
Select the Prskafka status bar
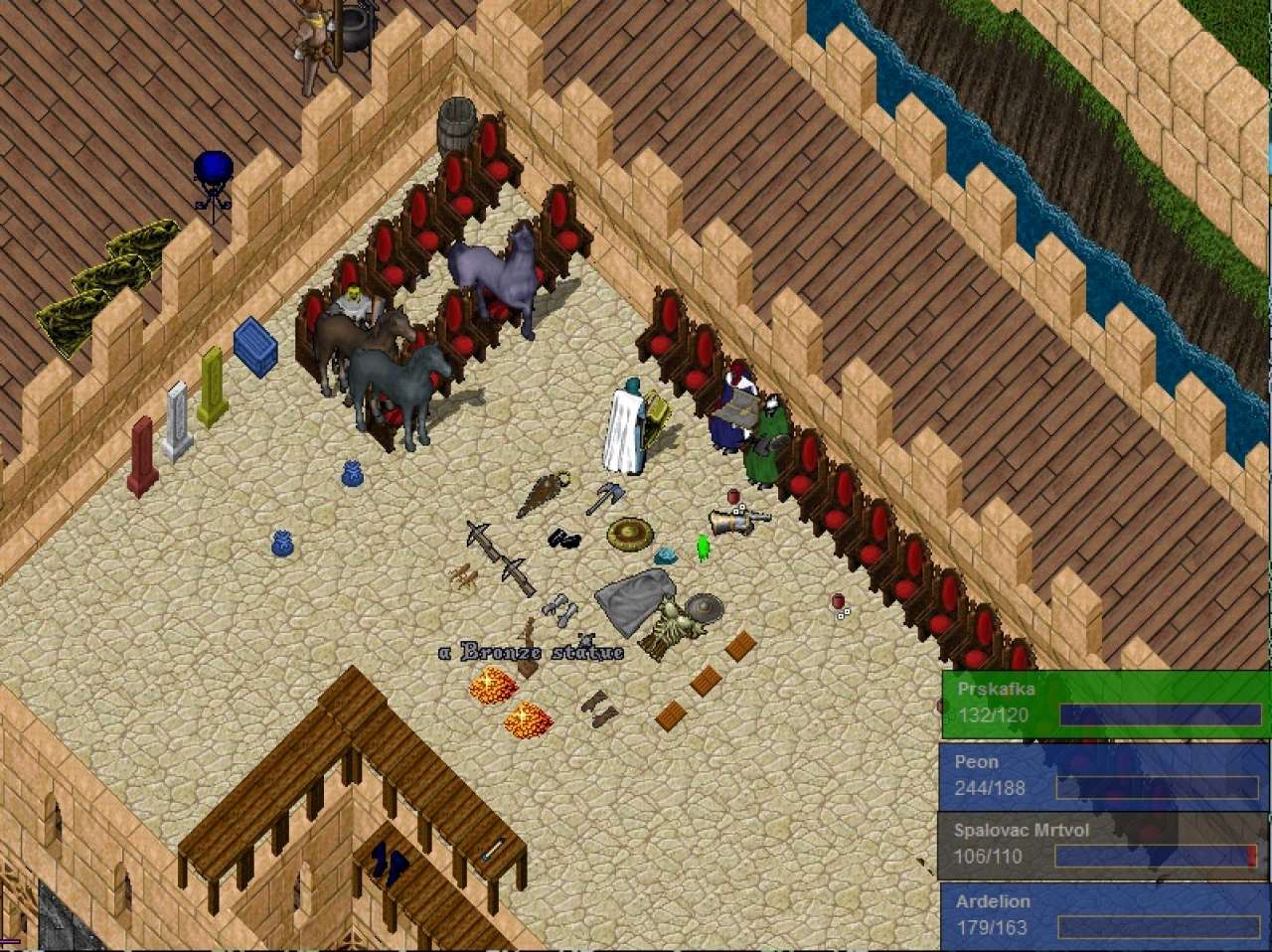[x=1105, y=703]
